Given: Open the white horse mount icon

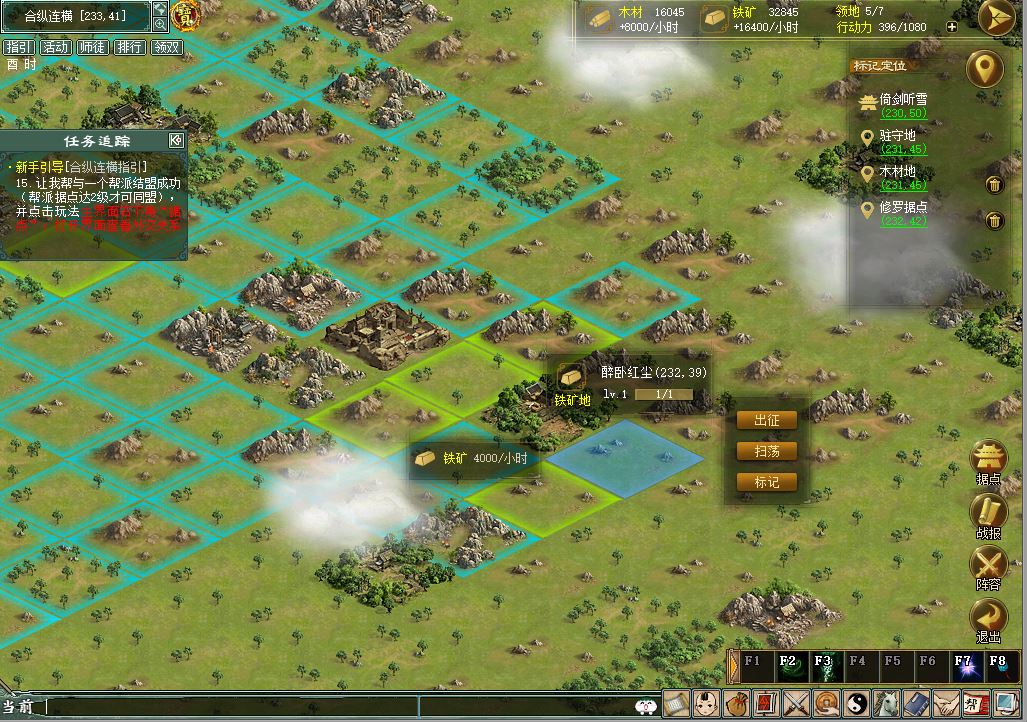Looking at the screenshot, I should coord(888,704).
